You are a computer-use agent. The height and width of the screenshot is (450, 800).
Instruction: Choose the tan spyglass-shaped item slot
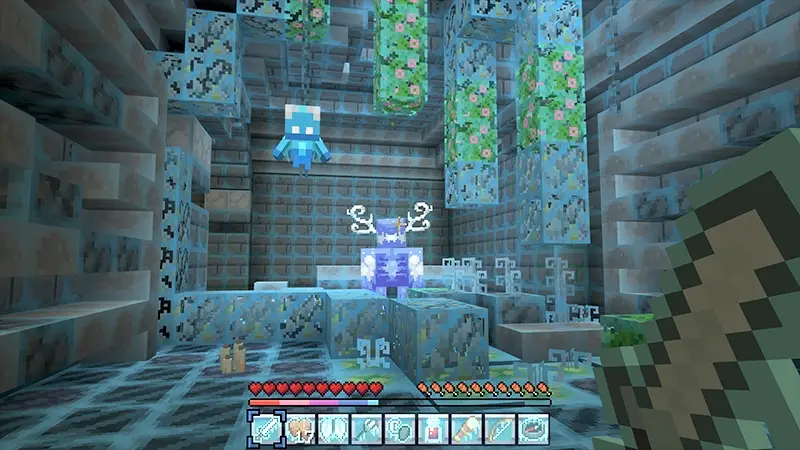466,427
